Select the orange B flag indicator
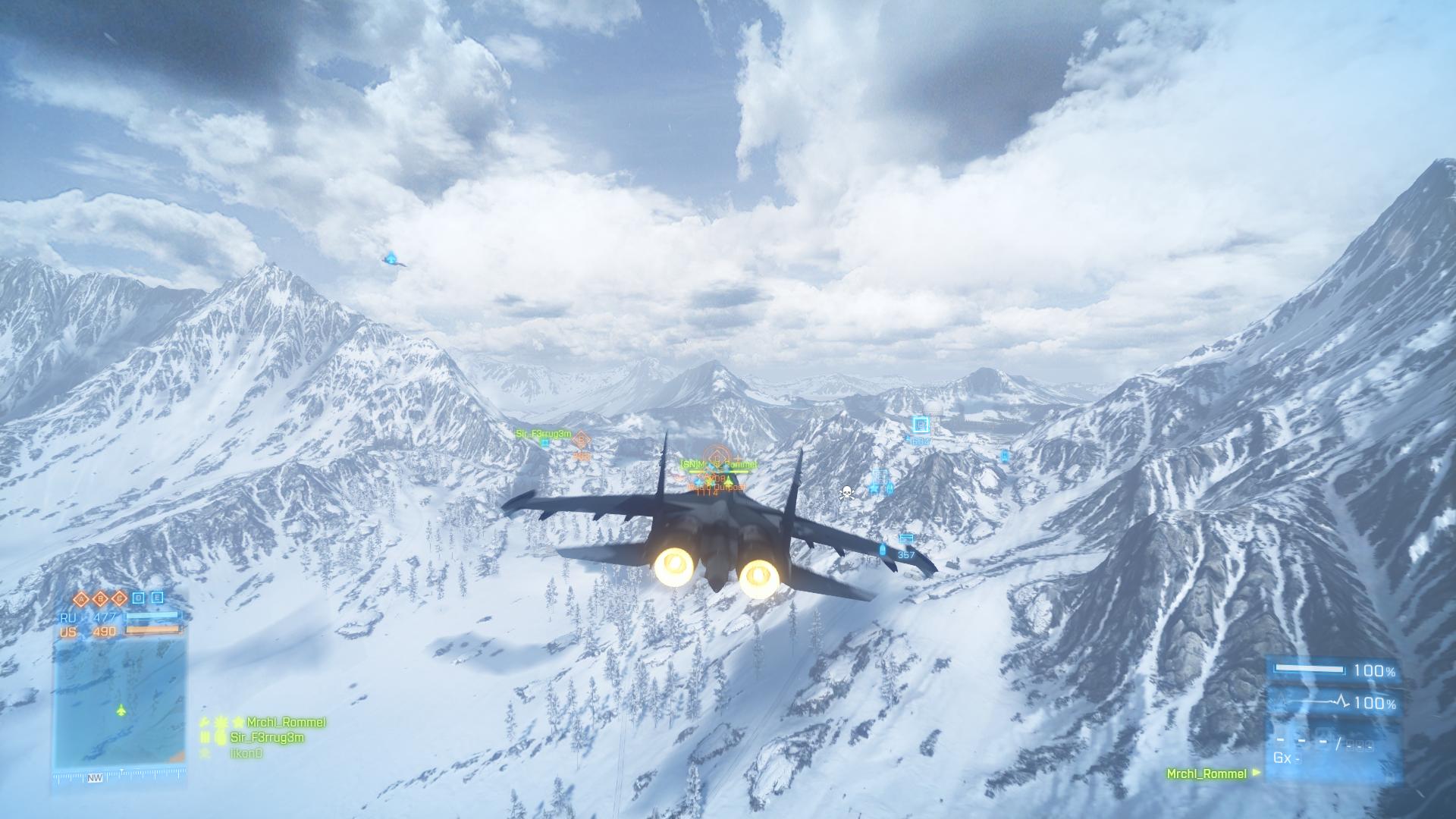Image resolution: width=1456 pixels, height=819 pixels. (100, 598)
